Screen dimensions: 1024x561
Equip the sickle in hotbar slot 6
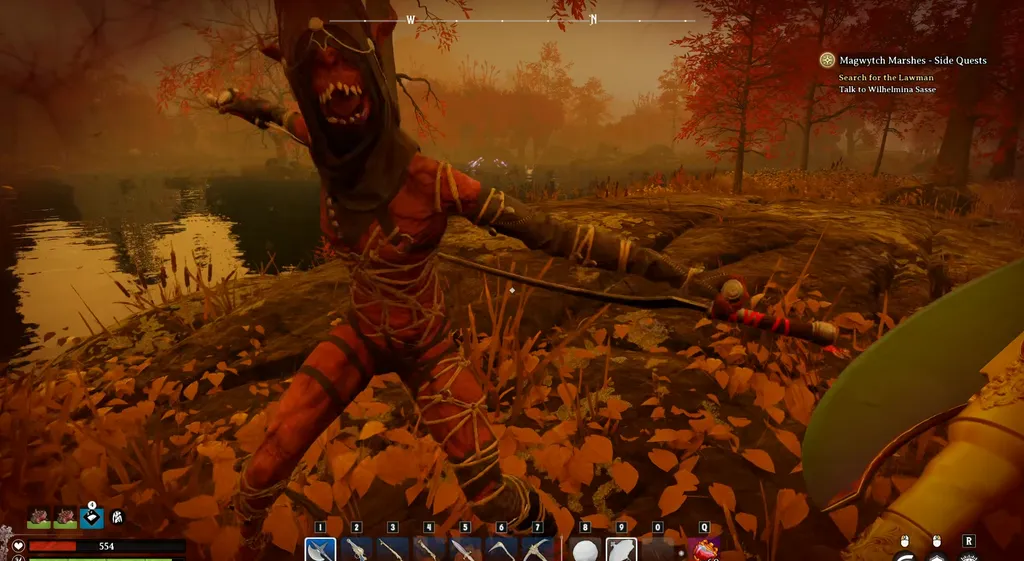coord(501,550)
